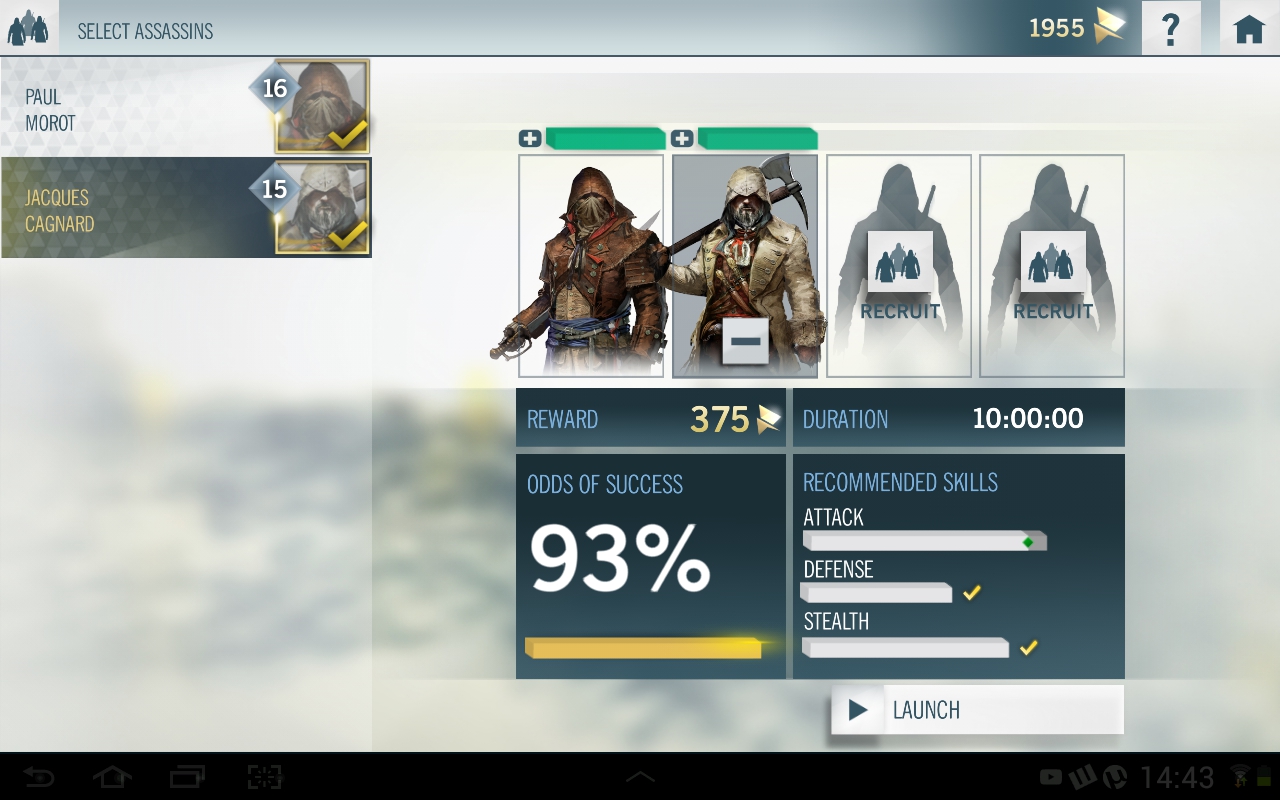Viewport: 1280px width, 800px height.
Task: Launch the mission
Action: [x=977, y=710]
